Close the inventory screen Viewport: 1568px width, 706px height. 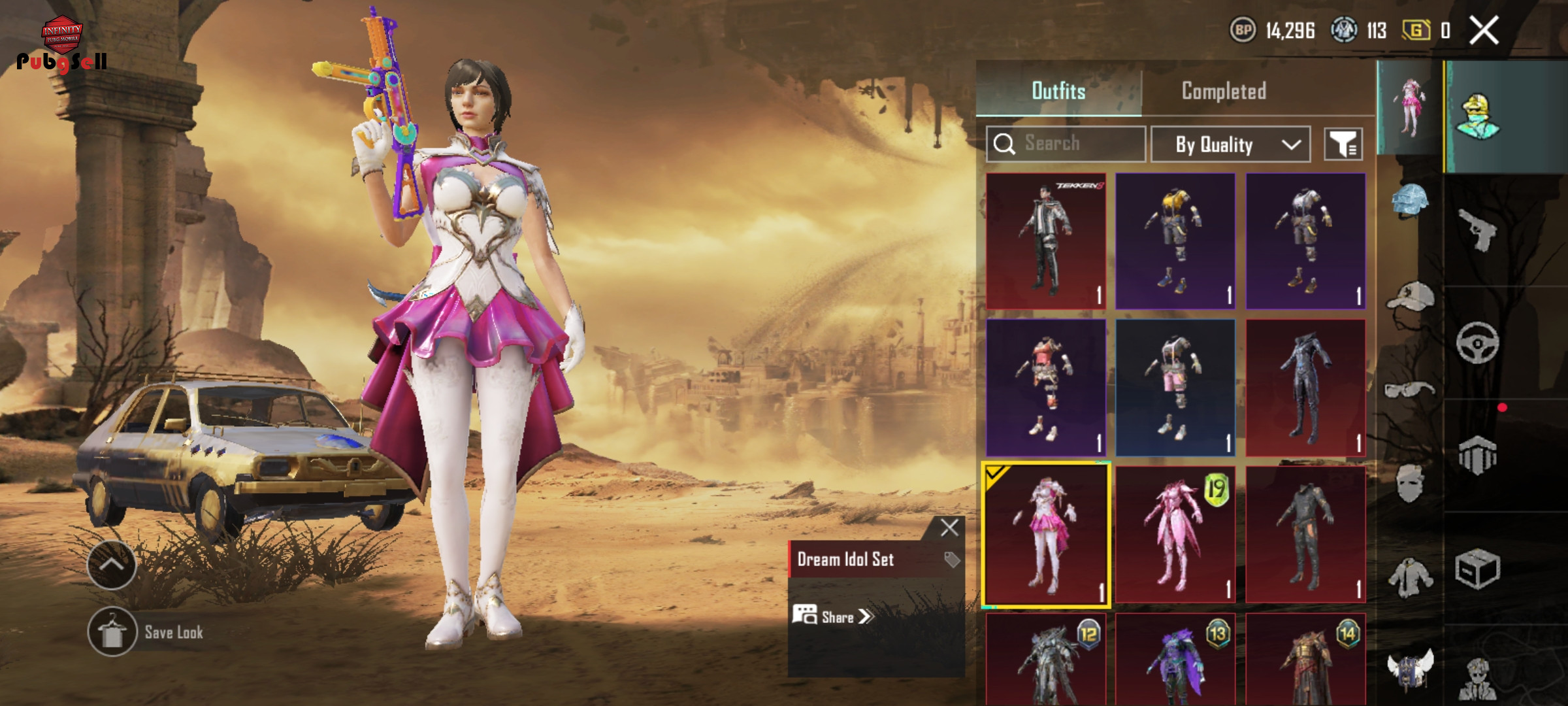(1484, 30)
